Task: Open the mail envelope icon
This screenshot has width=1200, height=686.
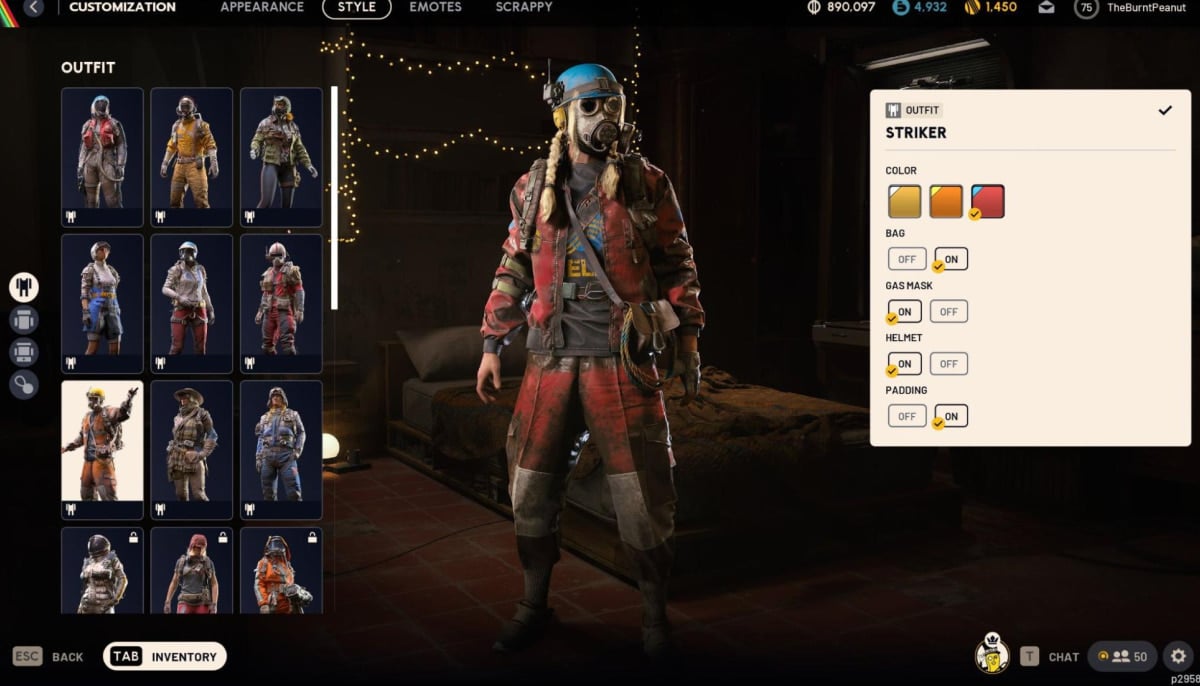Action: [x=1045, y=7]
